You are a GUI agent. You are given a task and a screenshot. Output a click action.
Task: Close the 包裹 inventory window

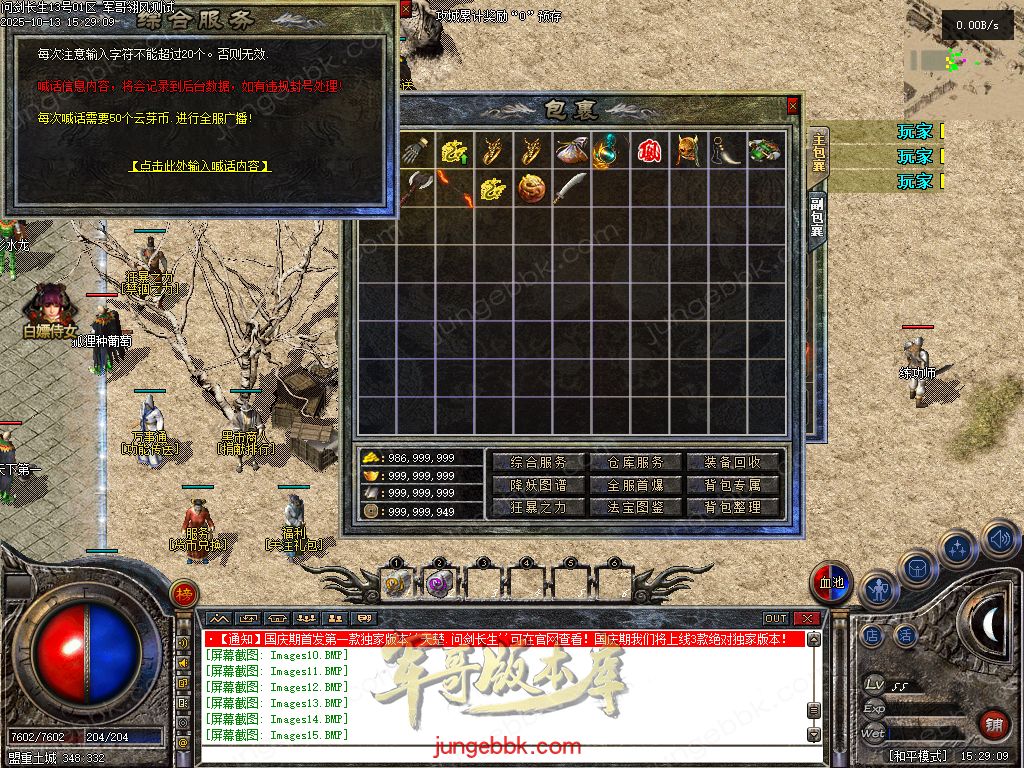click(793, 105)
